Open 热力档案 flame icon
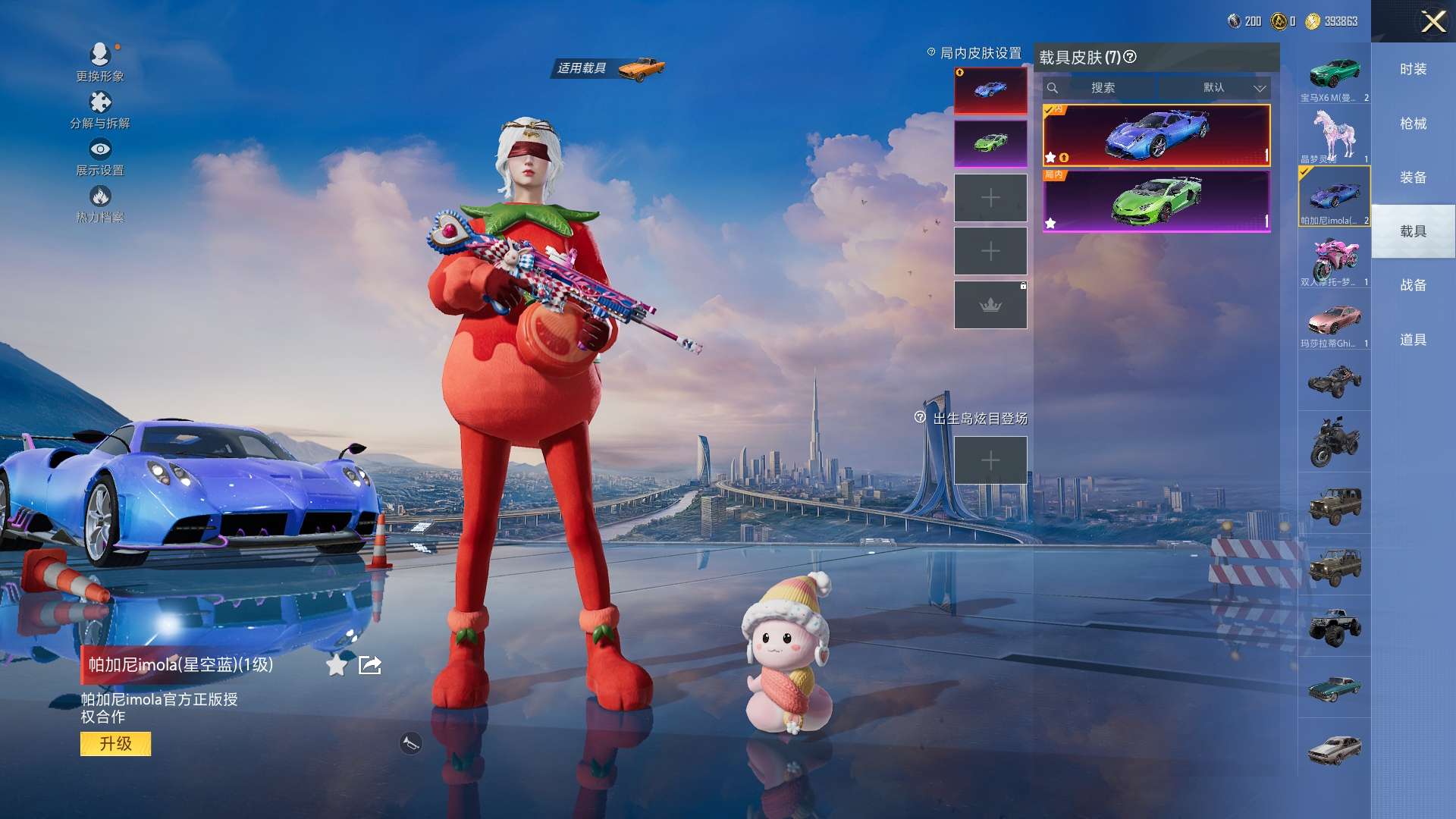 pyautogui.click(x=100, y=203)
